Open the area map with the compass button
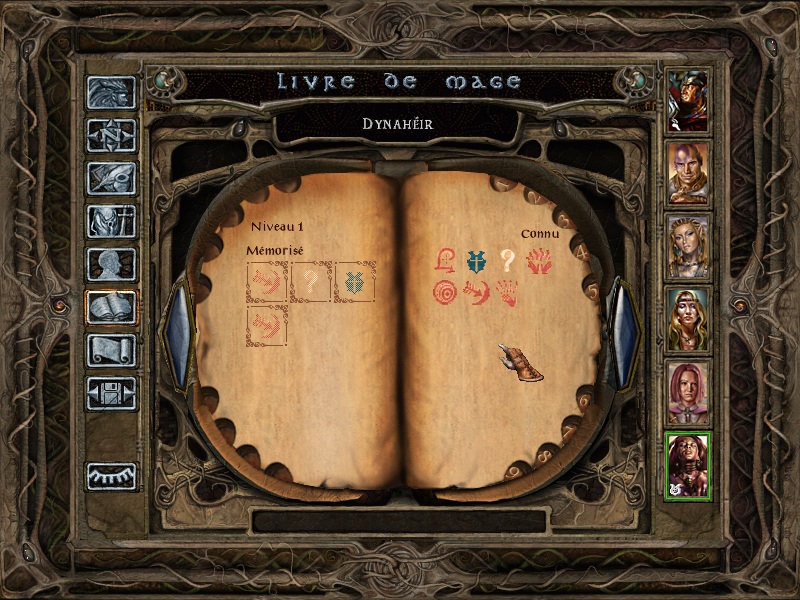Image resolution: width=800 pixels, height=600 pixels. 111,135
